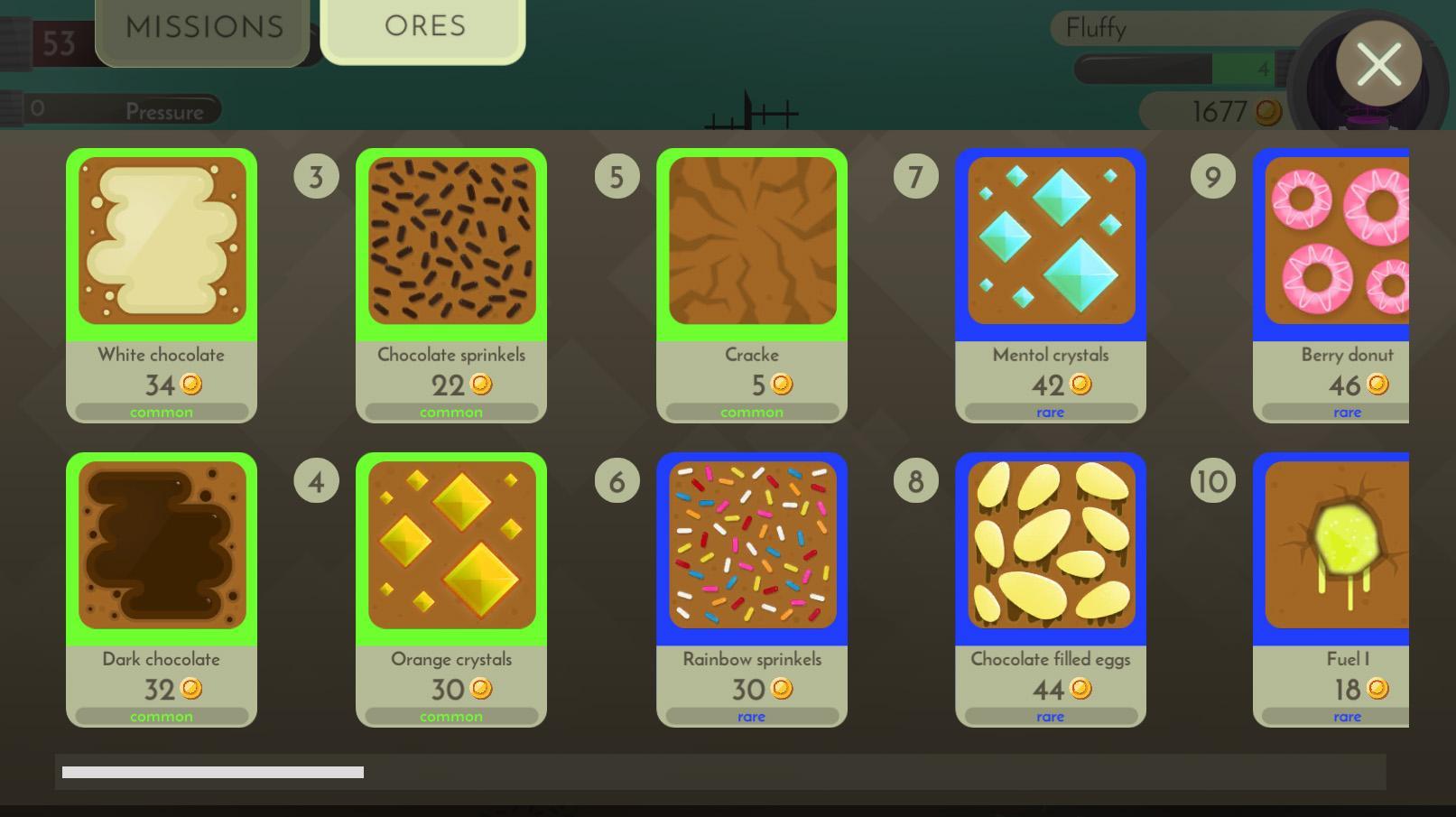Switch to the MISSIONS tab
This screenshot has width=1456, height=817.
202,27
